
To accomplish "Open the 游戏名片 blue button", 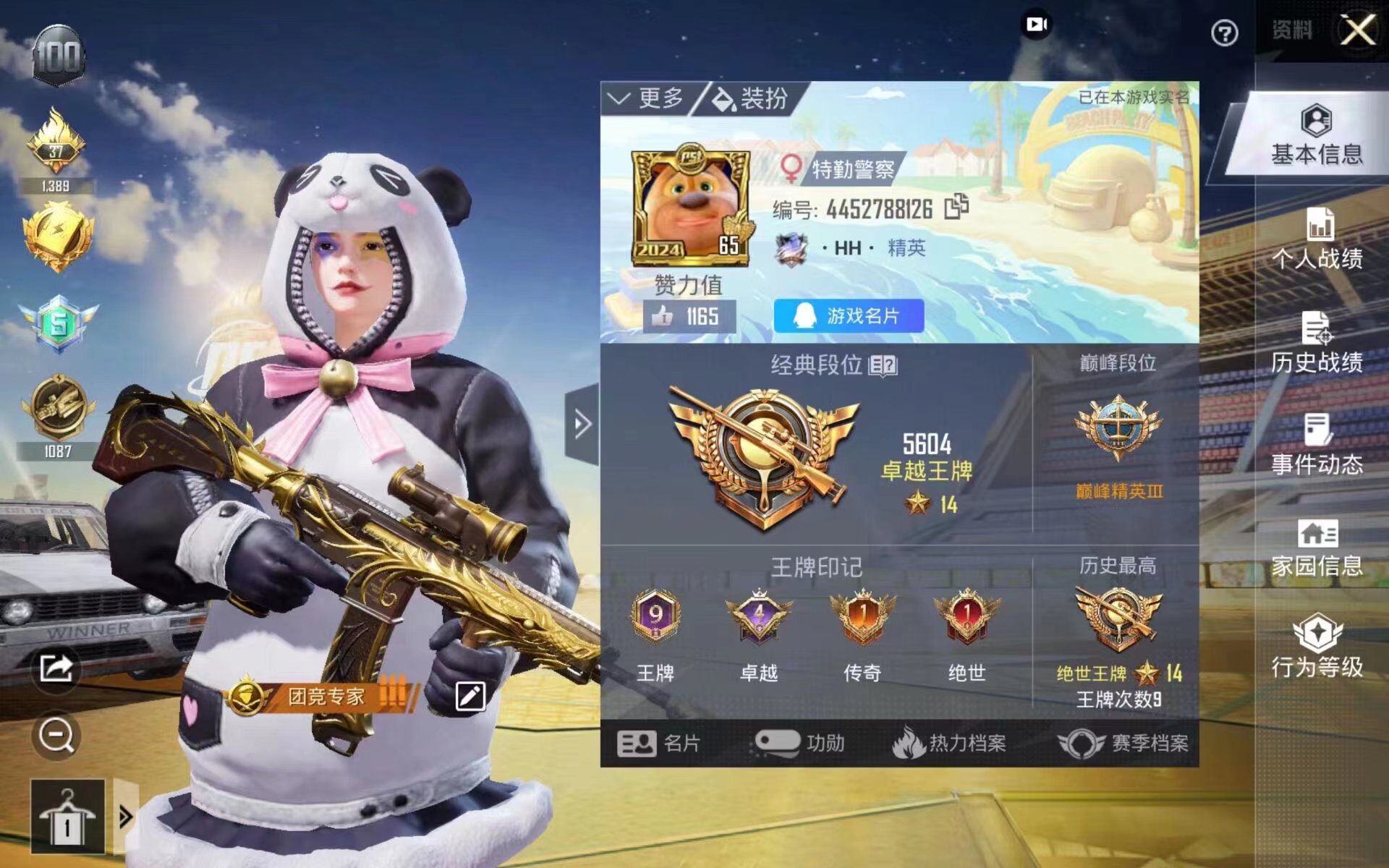I will coord(849,316).
